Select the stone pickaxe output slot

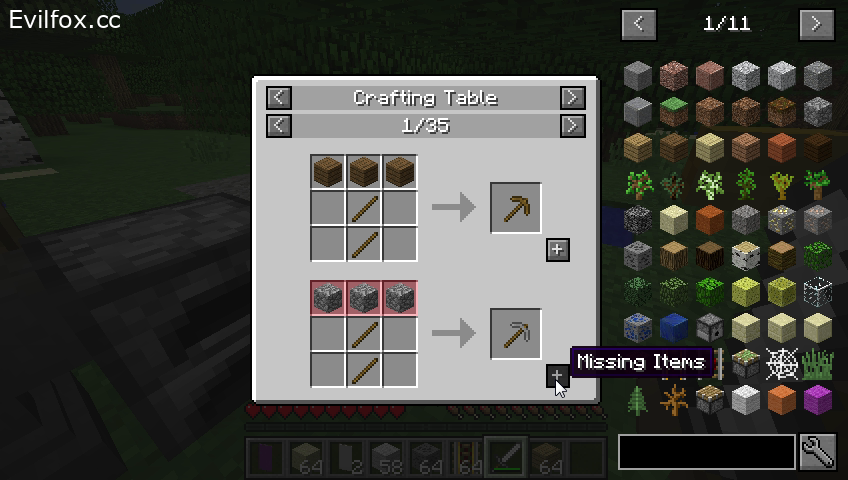tap(516, 334)
